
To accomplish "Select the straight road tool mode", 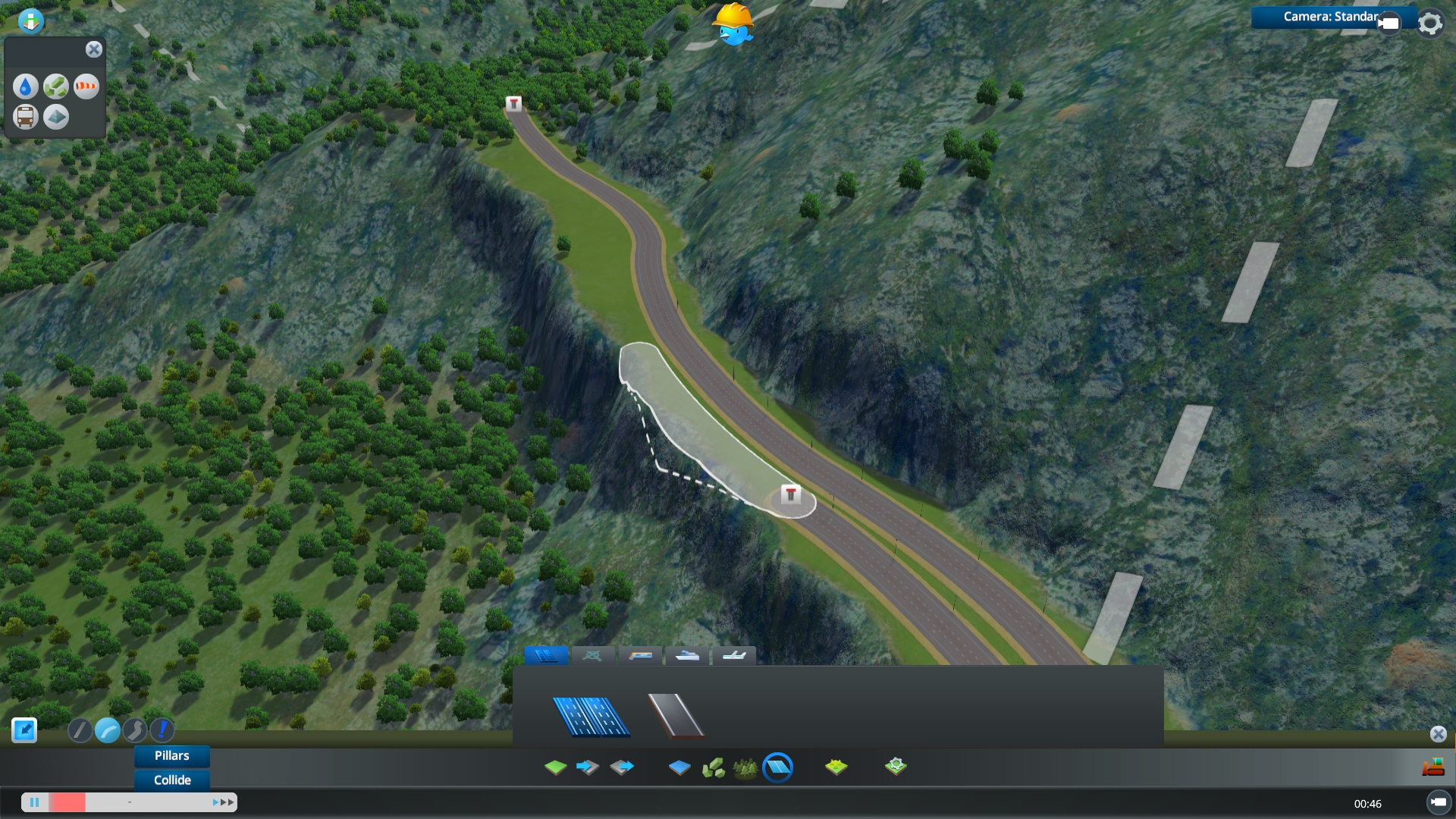I will pyautogui.click(x=80, y=730).
